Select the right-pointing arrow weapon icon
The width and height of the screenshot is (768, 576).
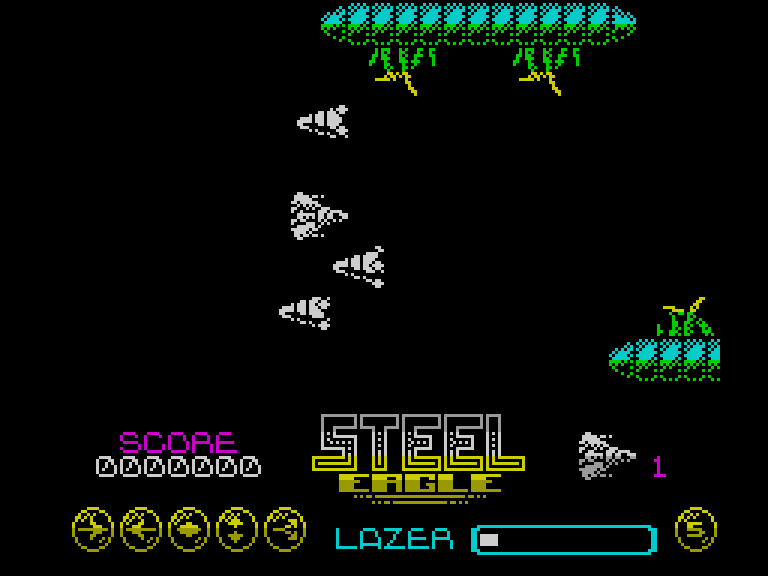tap(93, 529)
